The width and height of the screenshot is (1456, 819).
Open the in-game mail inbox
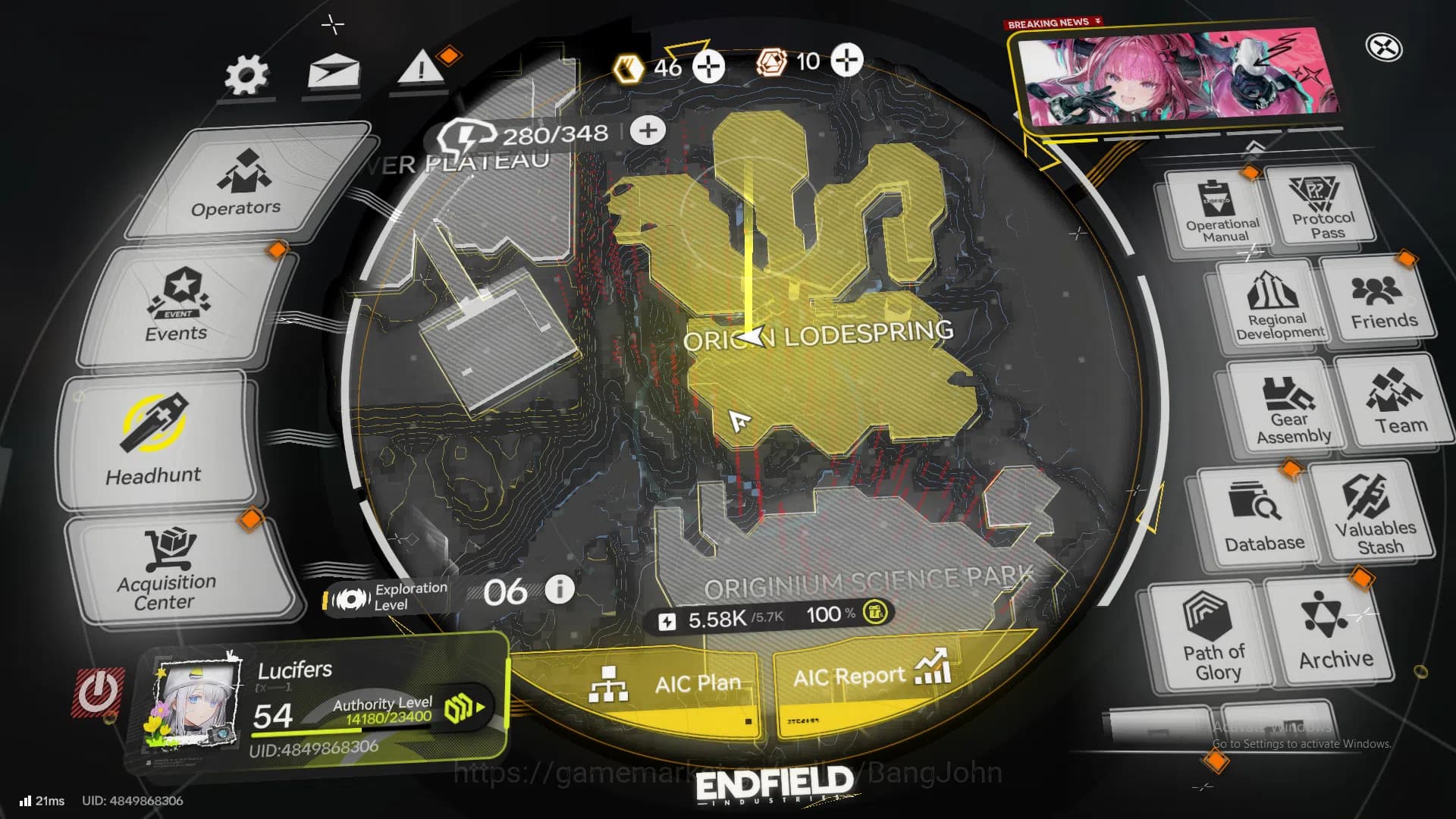pyautogui.click(x=332, y=72)
